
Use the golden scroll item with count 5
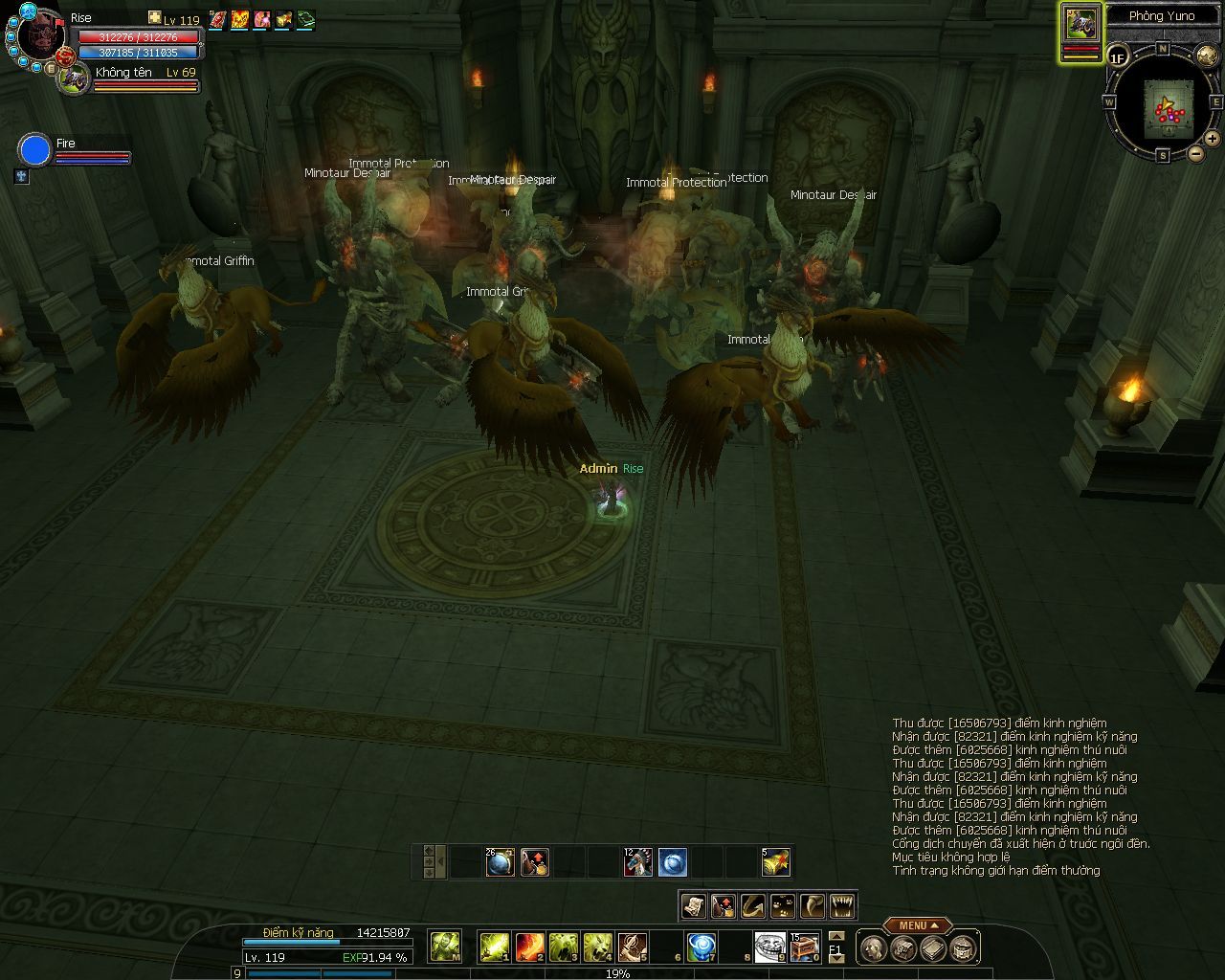(x=776, y=862)
